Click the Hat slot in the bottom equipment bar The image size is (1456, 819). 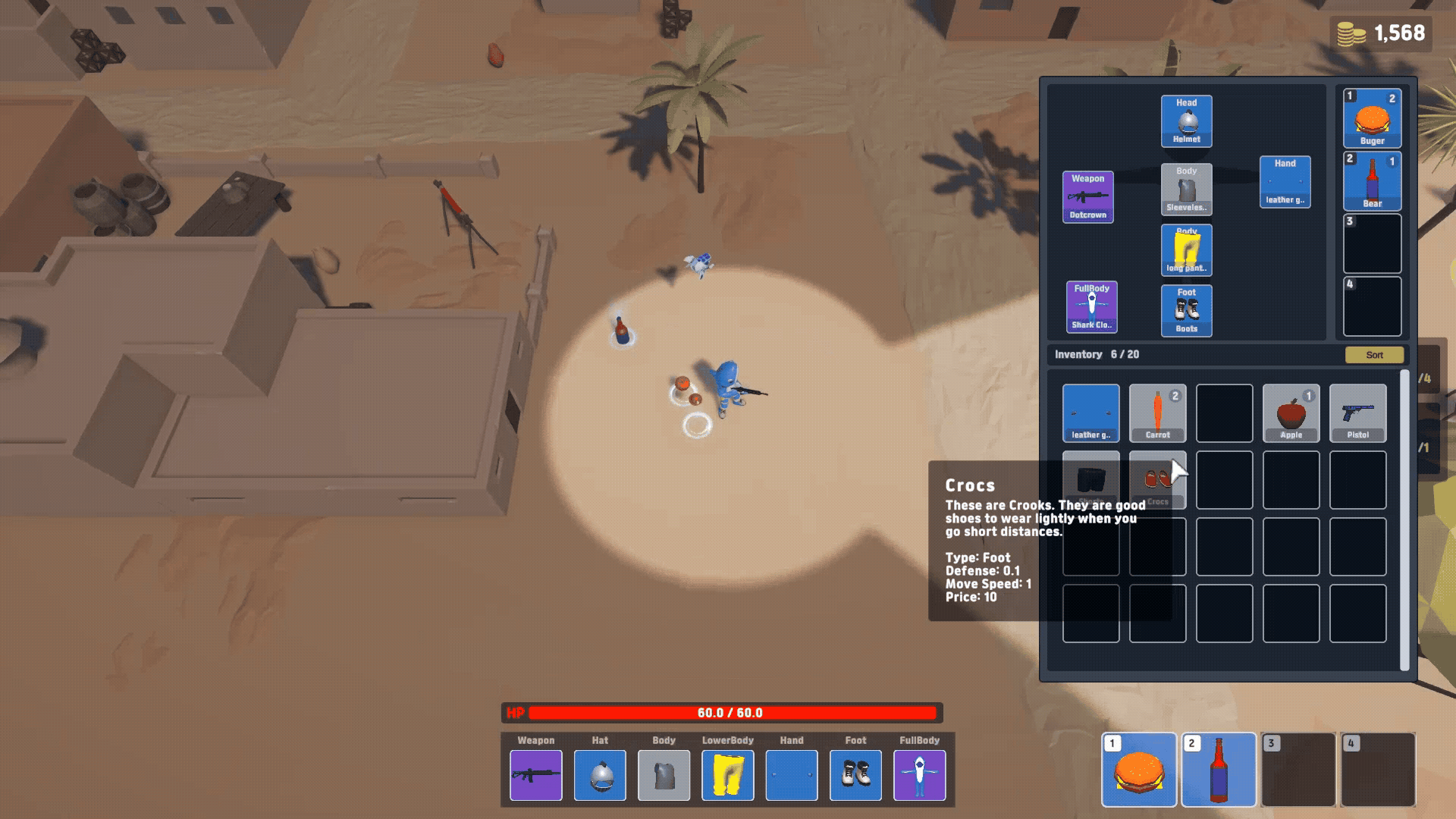[599, 775]
